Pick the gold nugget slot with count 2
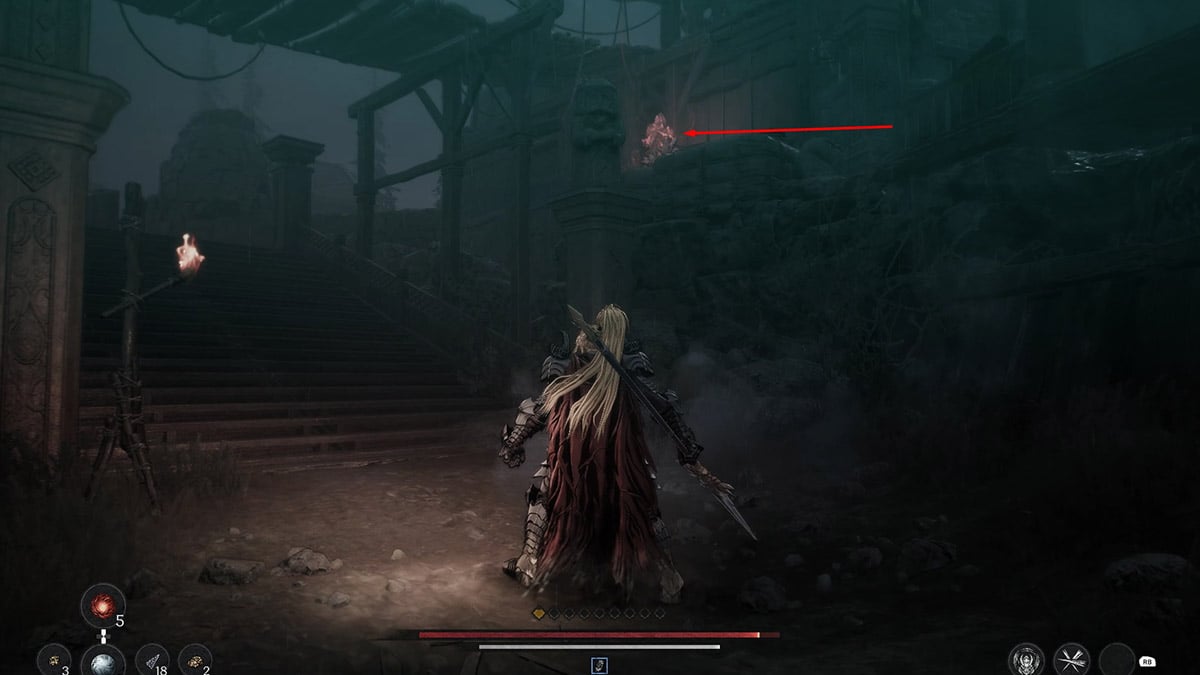The width and height of the screenshot is (1200, 675). click(x=195, y=661)
